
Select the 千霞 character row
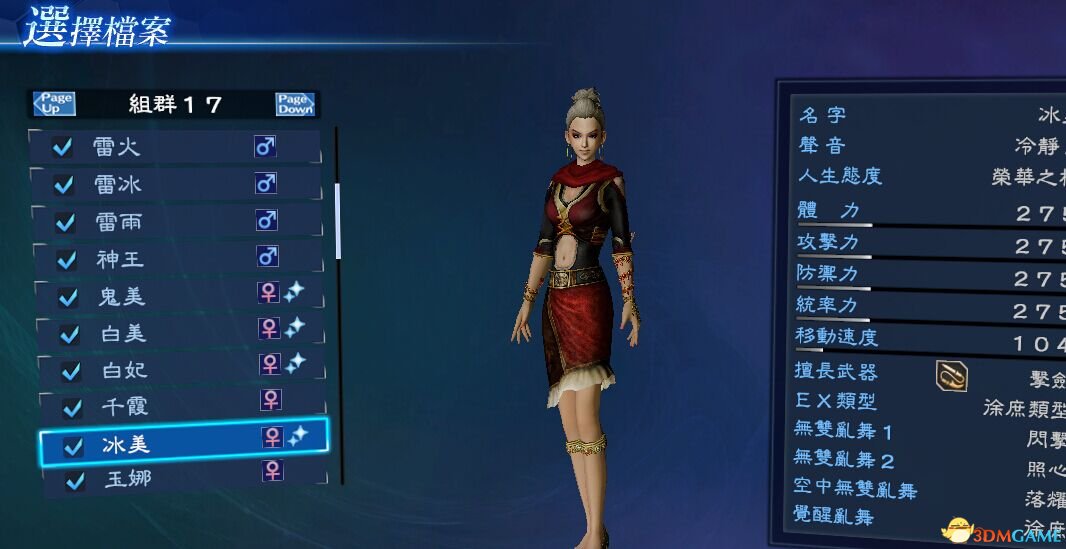pyautogui.click(x=176, y=406)
